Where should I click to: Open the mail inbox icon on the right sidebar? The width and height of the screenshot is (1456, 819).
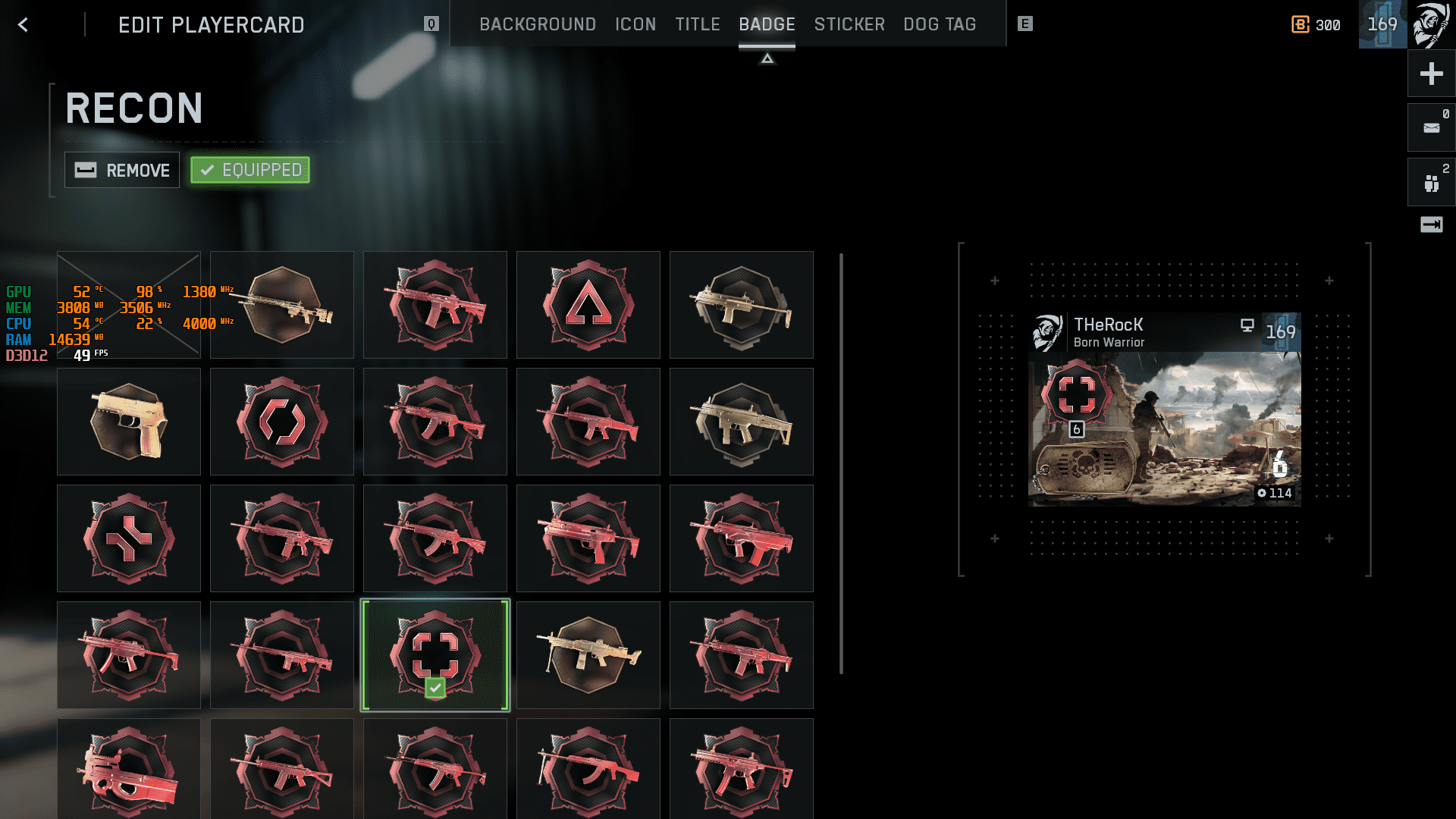pos(1430,127)
